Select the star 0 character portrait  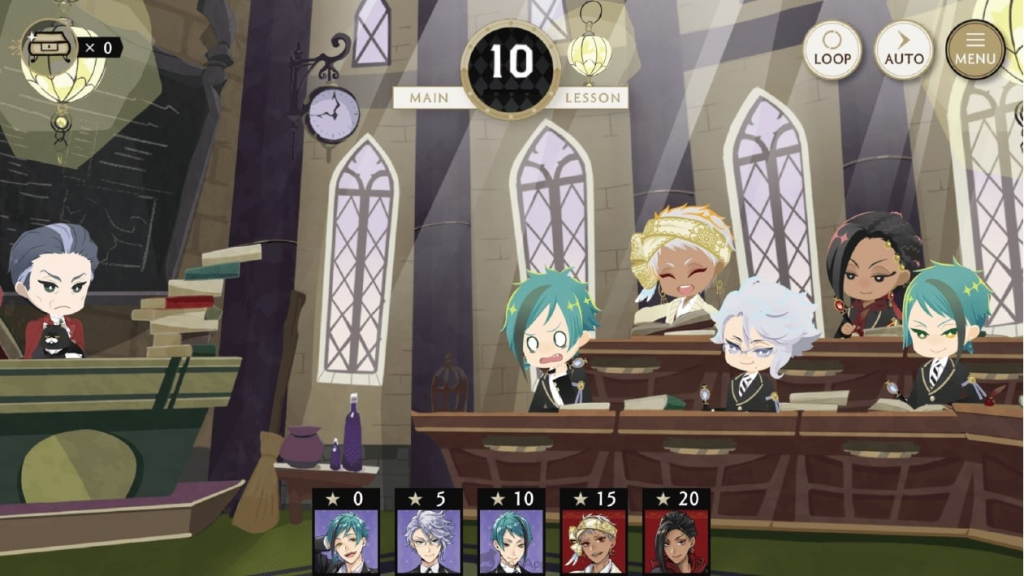(346, 540)
